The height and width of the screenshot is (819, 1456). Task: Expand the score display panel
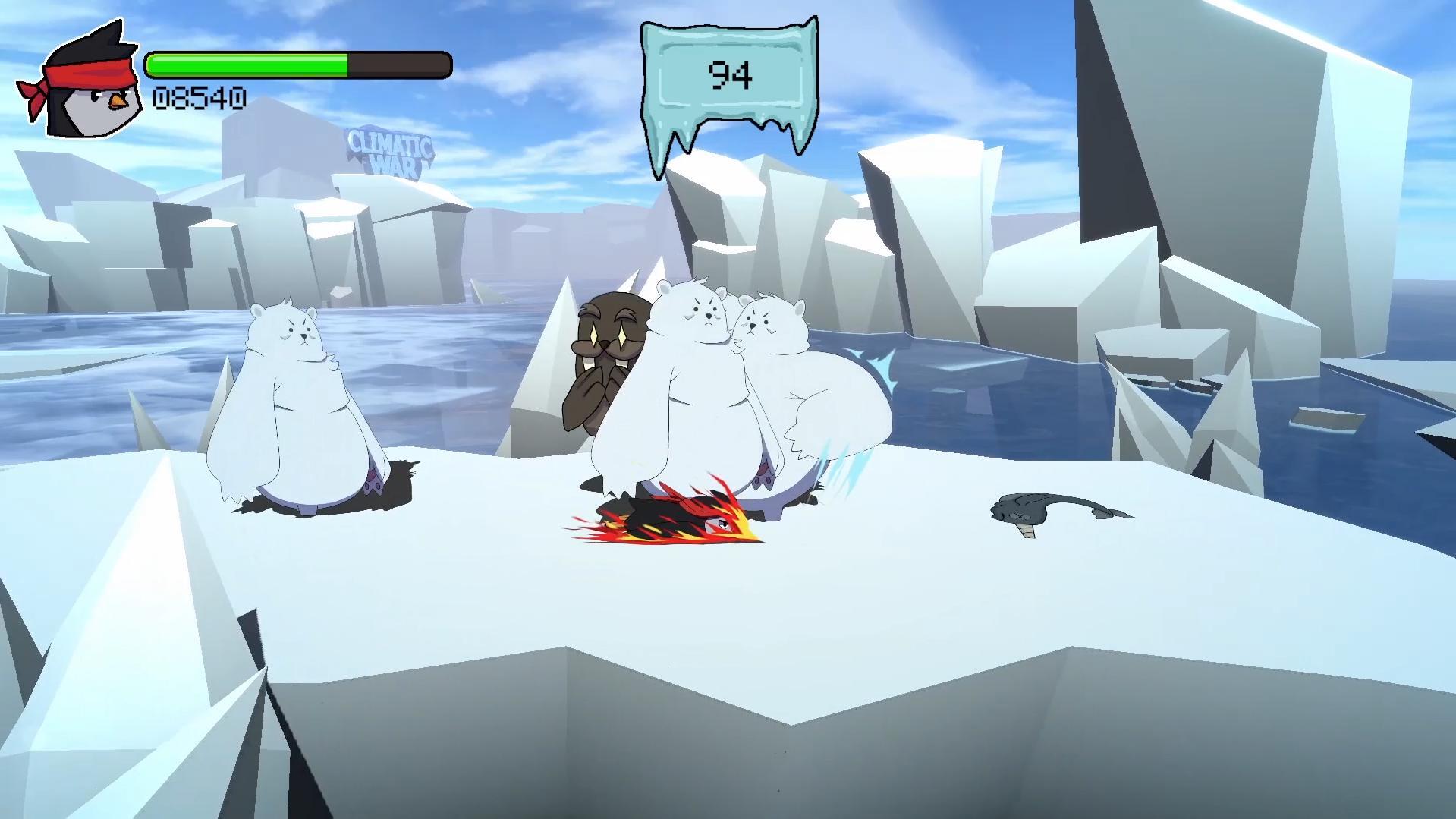click(199, 96)
